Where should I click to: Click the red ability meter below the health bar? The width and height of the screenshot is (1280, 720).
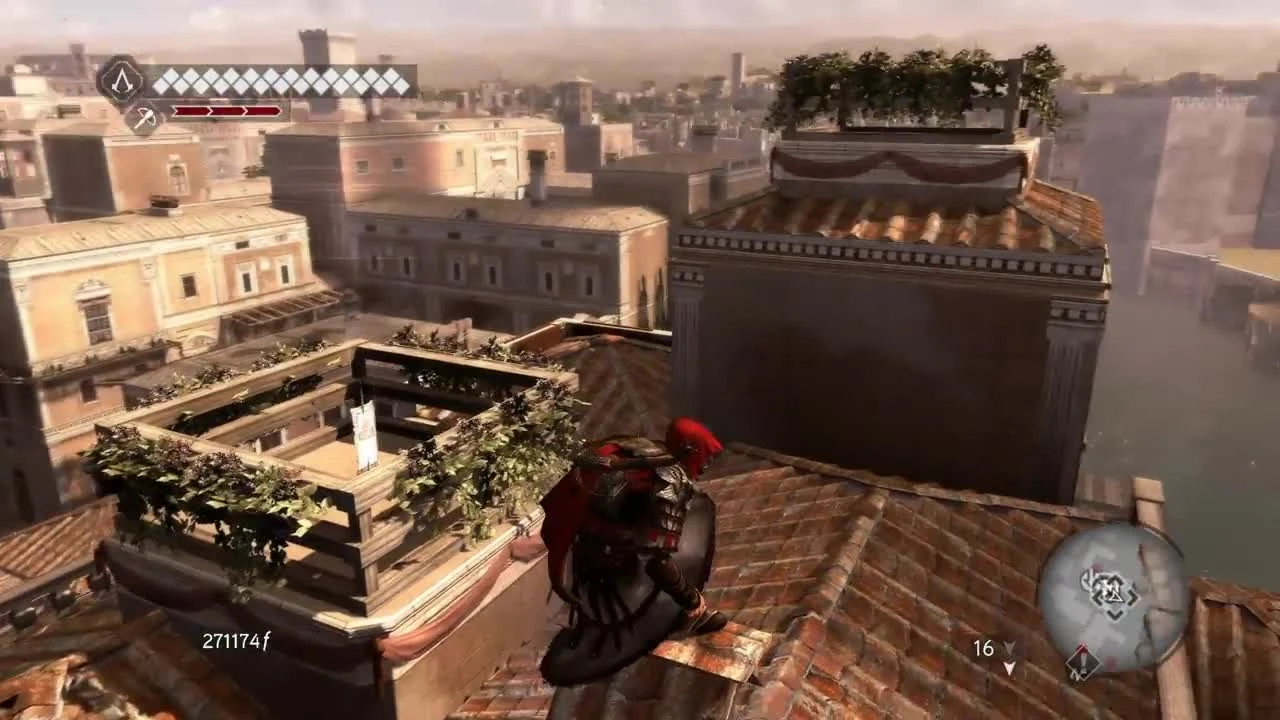[225, 110]
